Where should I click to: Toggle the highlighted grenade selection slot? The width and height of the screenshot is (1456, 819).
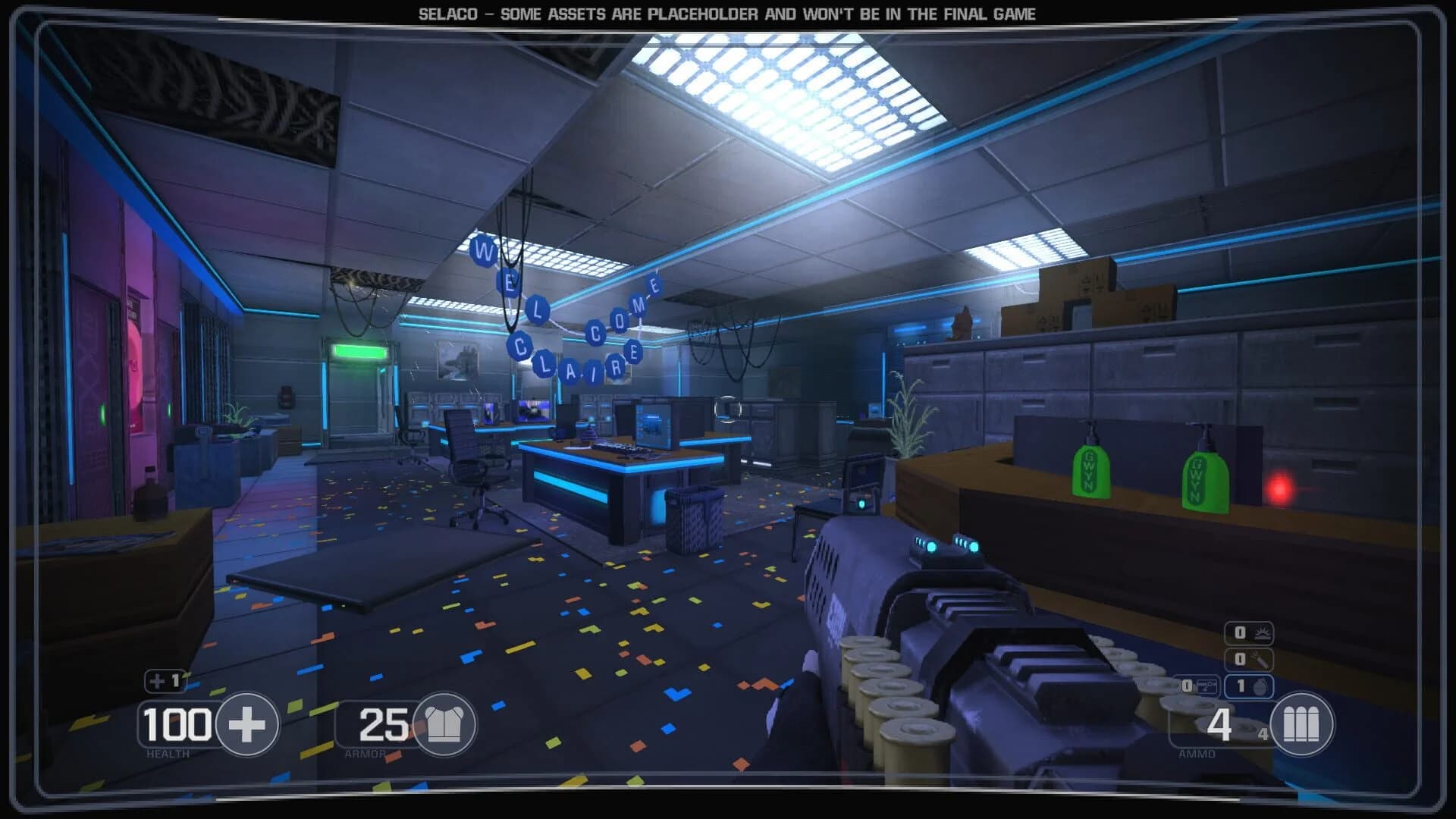coord(1249,687)
